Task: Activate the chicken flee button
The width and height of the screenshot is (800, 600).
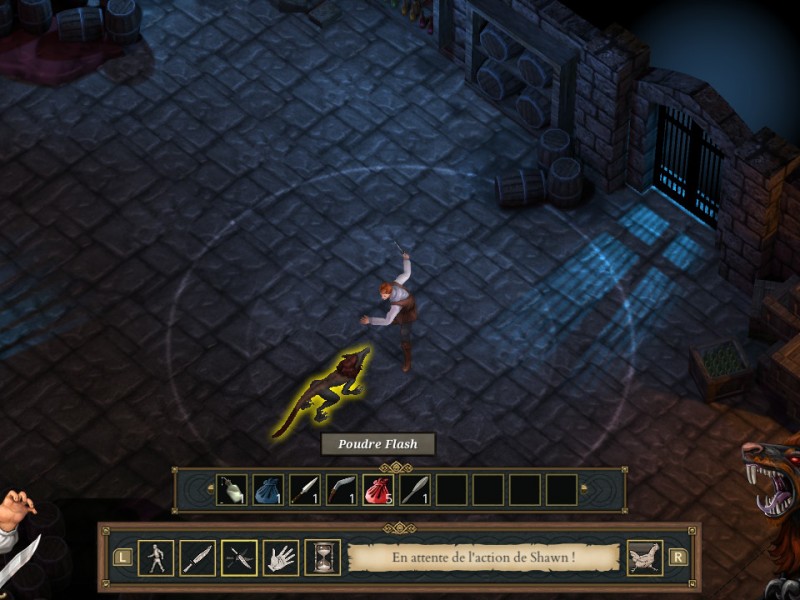Action: point(644,557)
